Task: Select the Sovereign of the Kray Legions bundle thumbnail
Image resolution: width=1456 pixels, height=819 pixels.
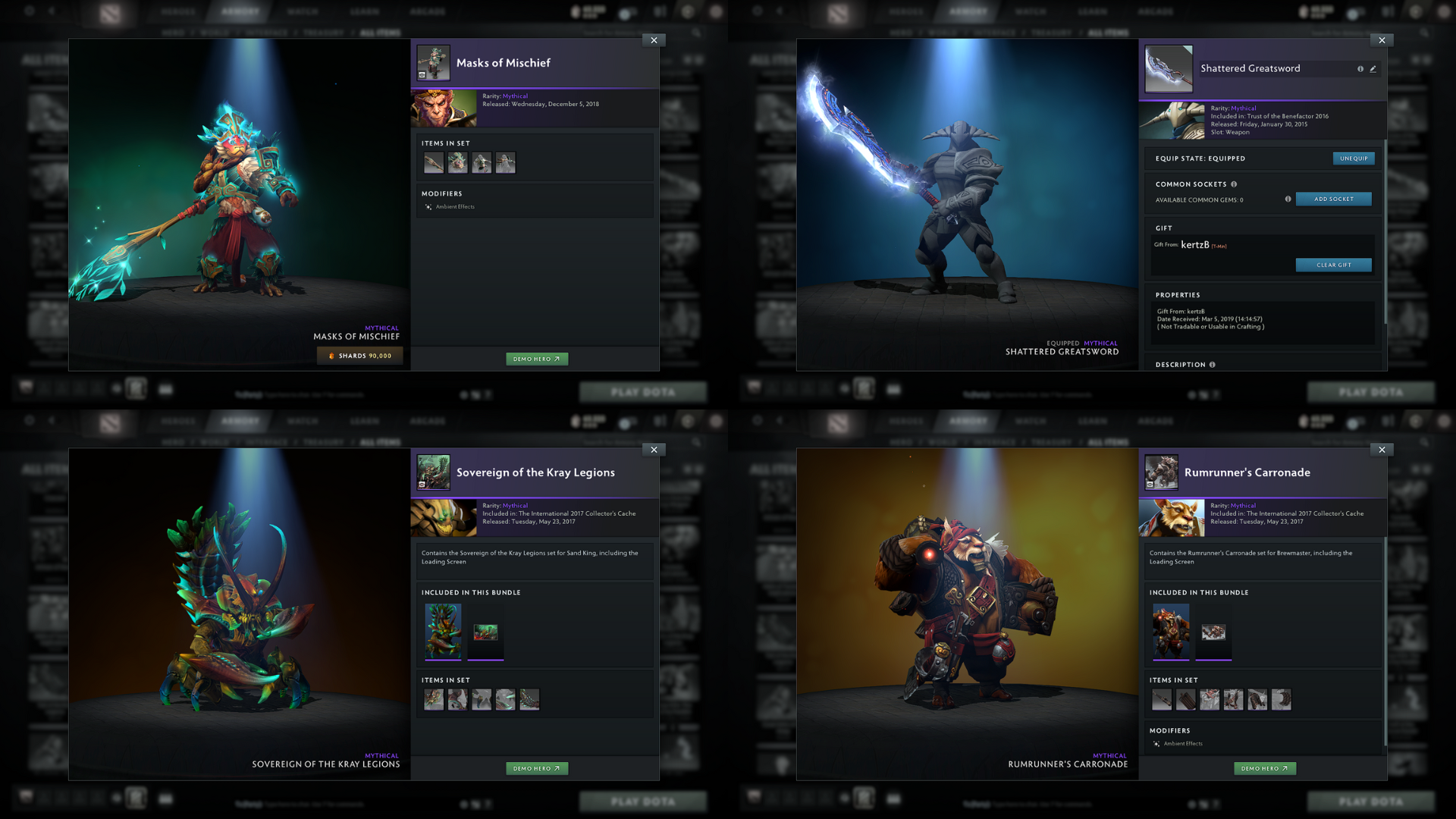Action: pyautogui.click(x=443, y=632)
